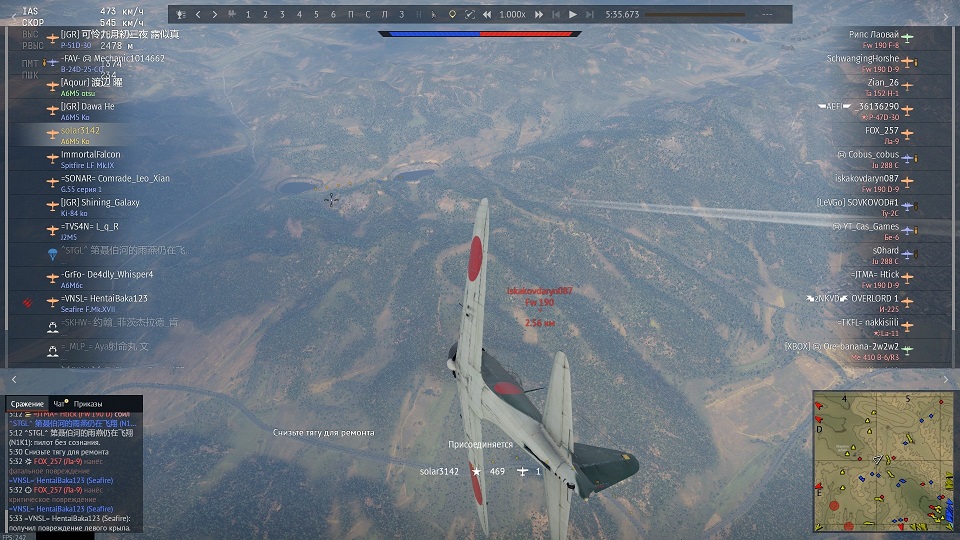Select player solar3142 in the left team list
Screen dimensions: 960x540
click(80, 131)
